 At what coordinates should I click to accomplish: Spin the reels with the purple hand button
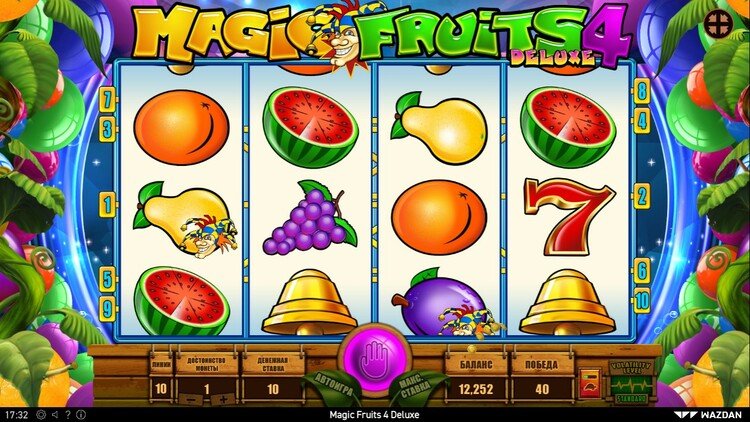[374, 359]
